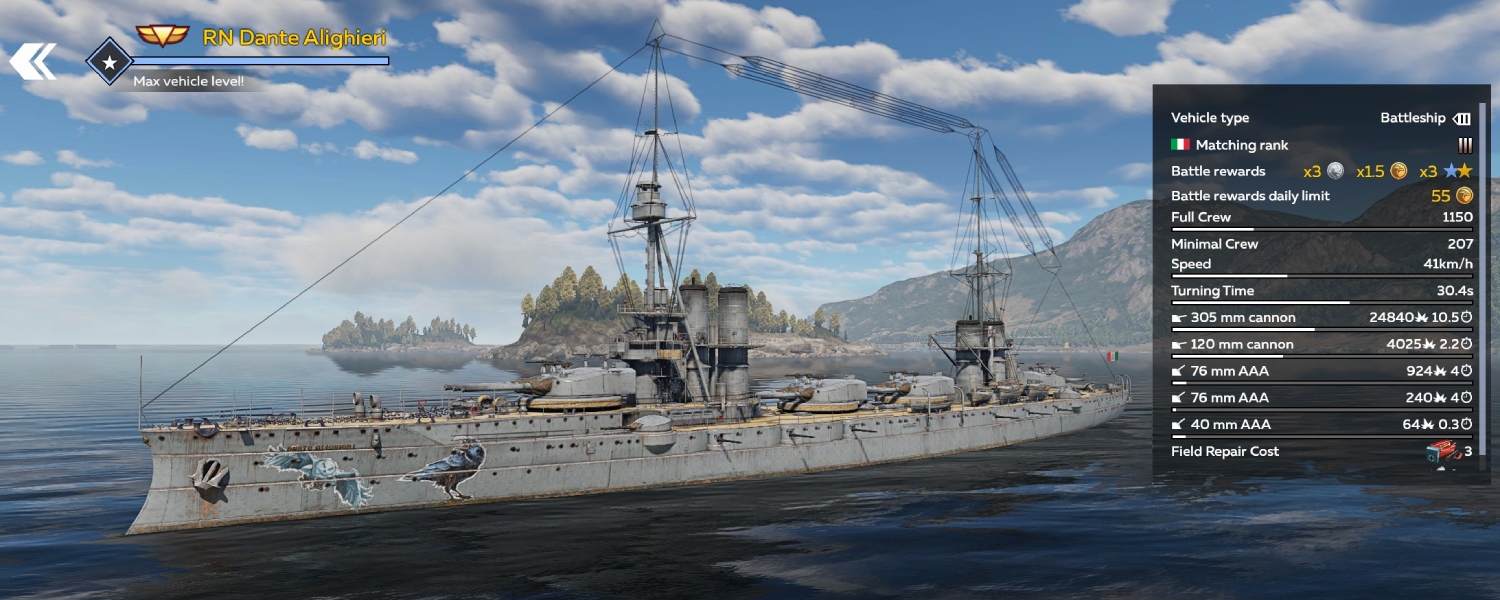This screenshot has height=600, width=1500.
Task: Select the 120 mm cannon stat row
Action: pos(1320,345)
